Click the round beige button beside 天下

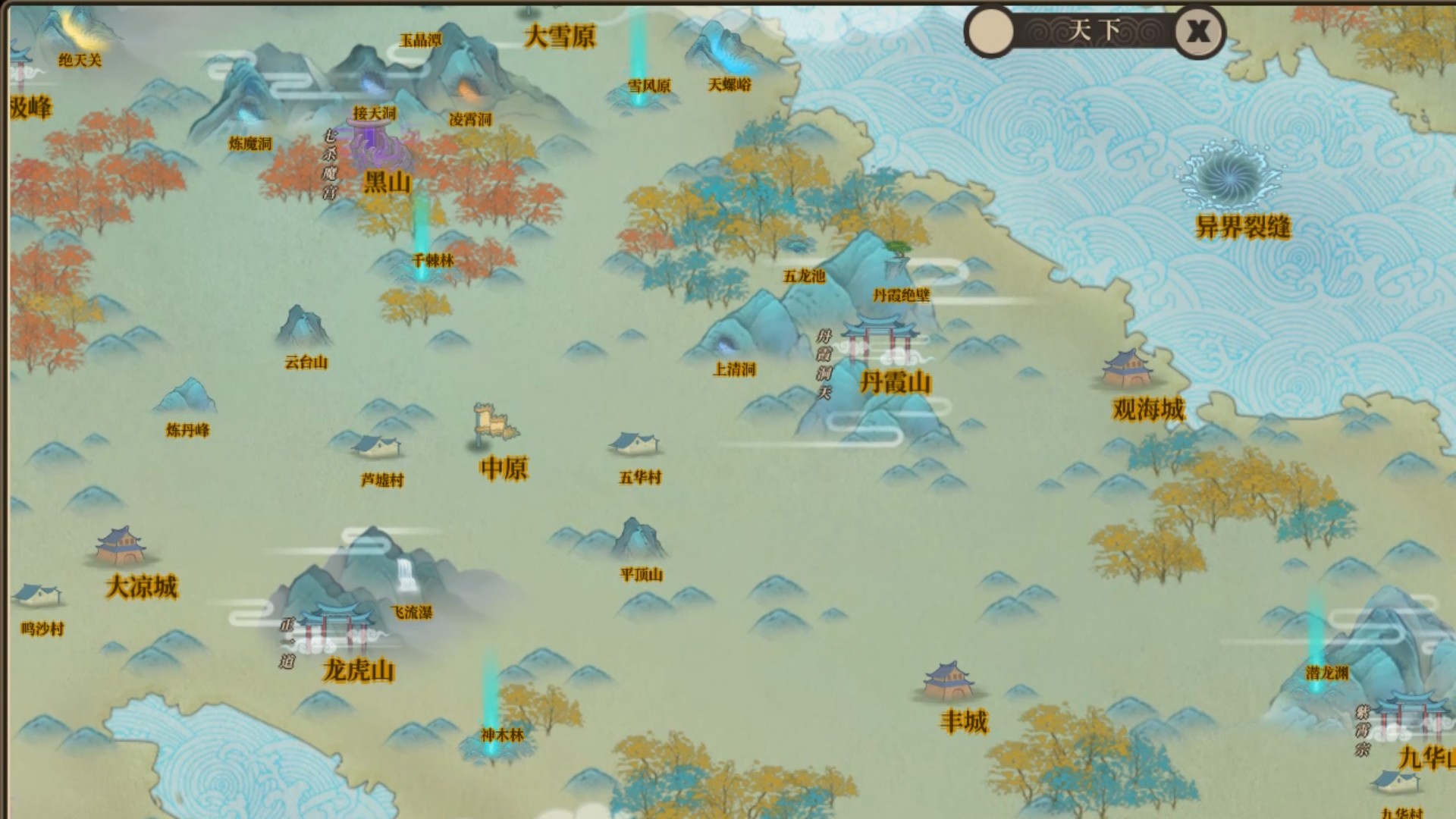[x=990, y=32]
